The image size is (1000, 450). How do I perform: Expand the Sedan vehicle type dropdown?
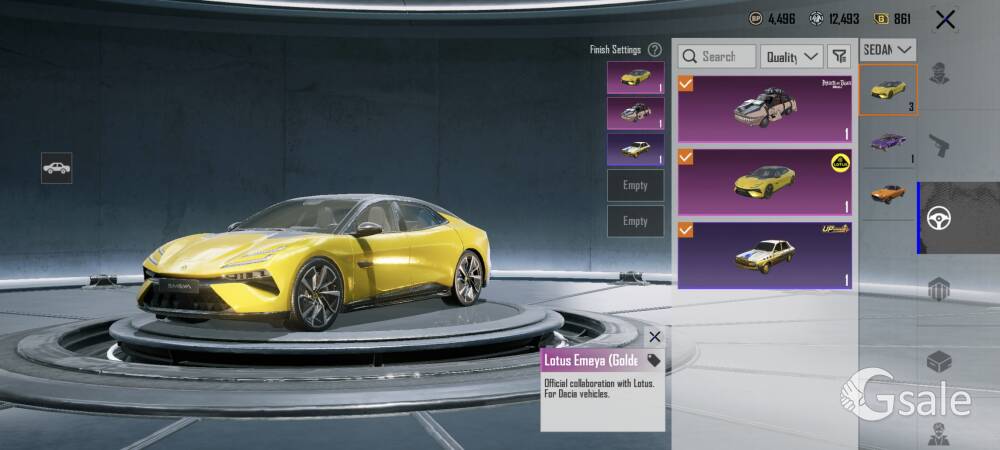click(x=888, y=49)
